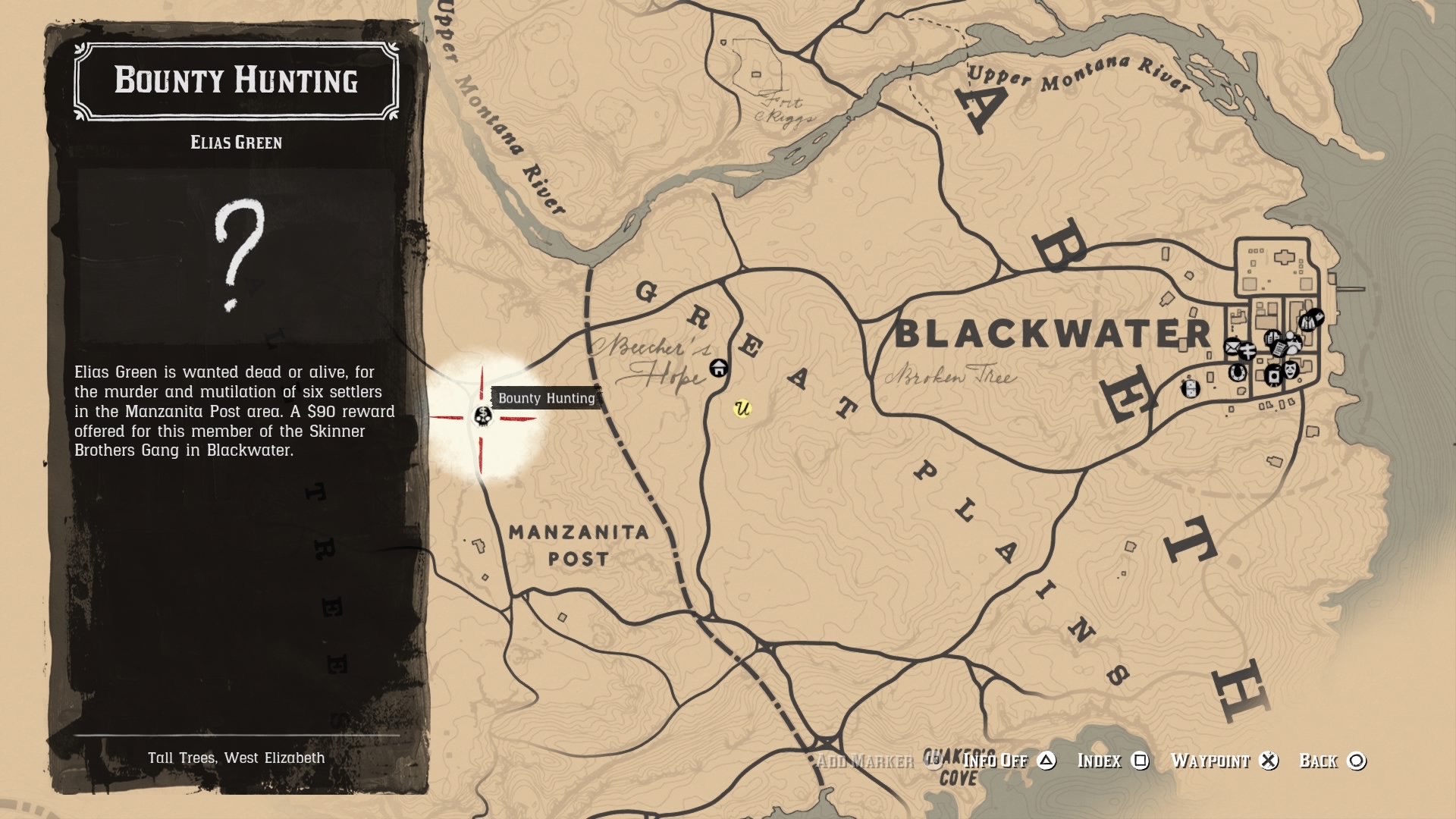
Task: Click the Bounty Hunting tooltip label
Action: coord(548,397)
